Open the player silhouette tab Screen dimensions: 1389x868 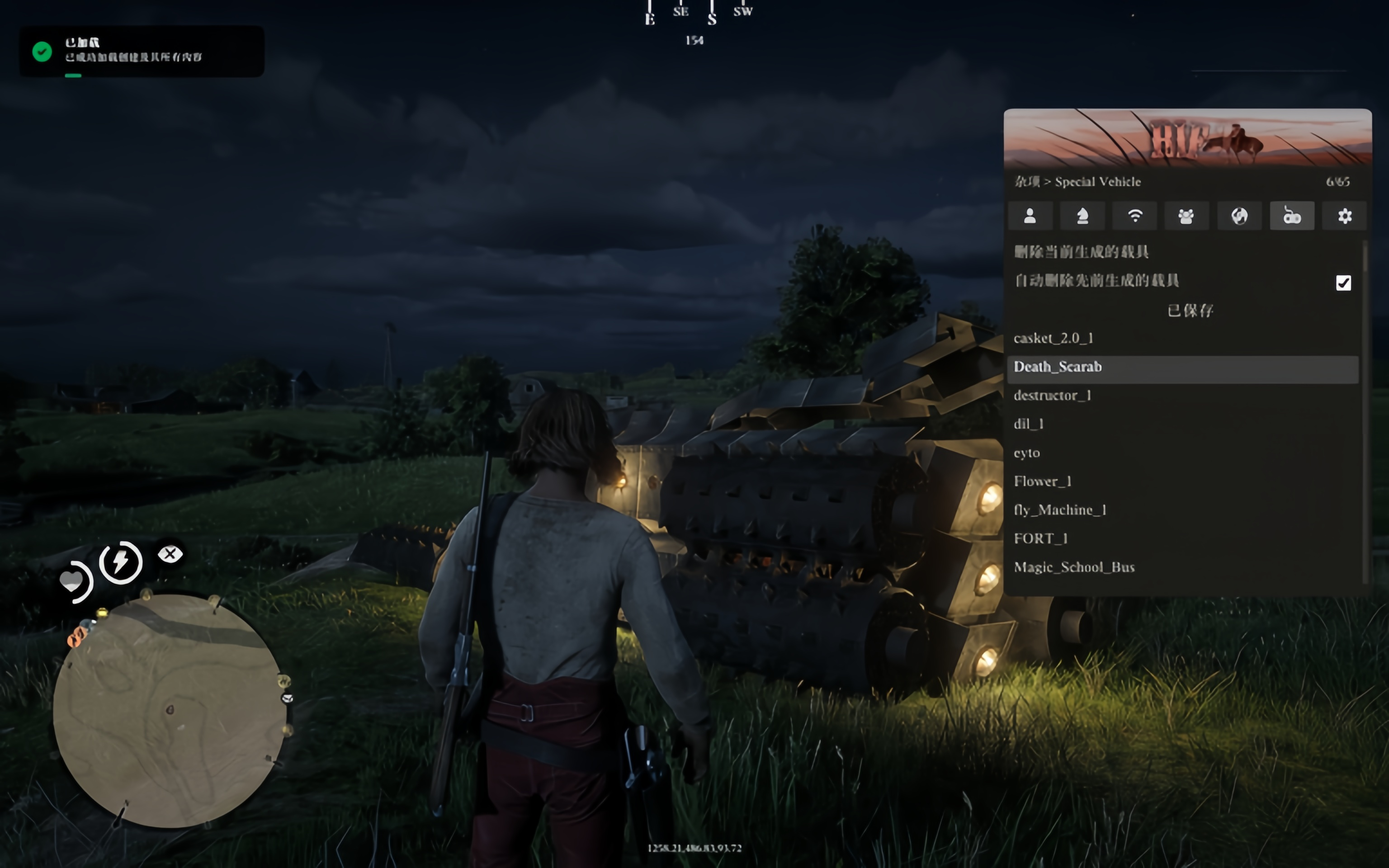pyautogui.click(x=1030, y=216)
